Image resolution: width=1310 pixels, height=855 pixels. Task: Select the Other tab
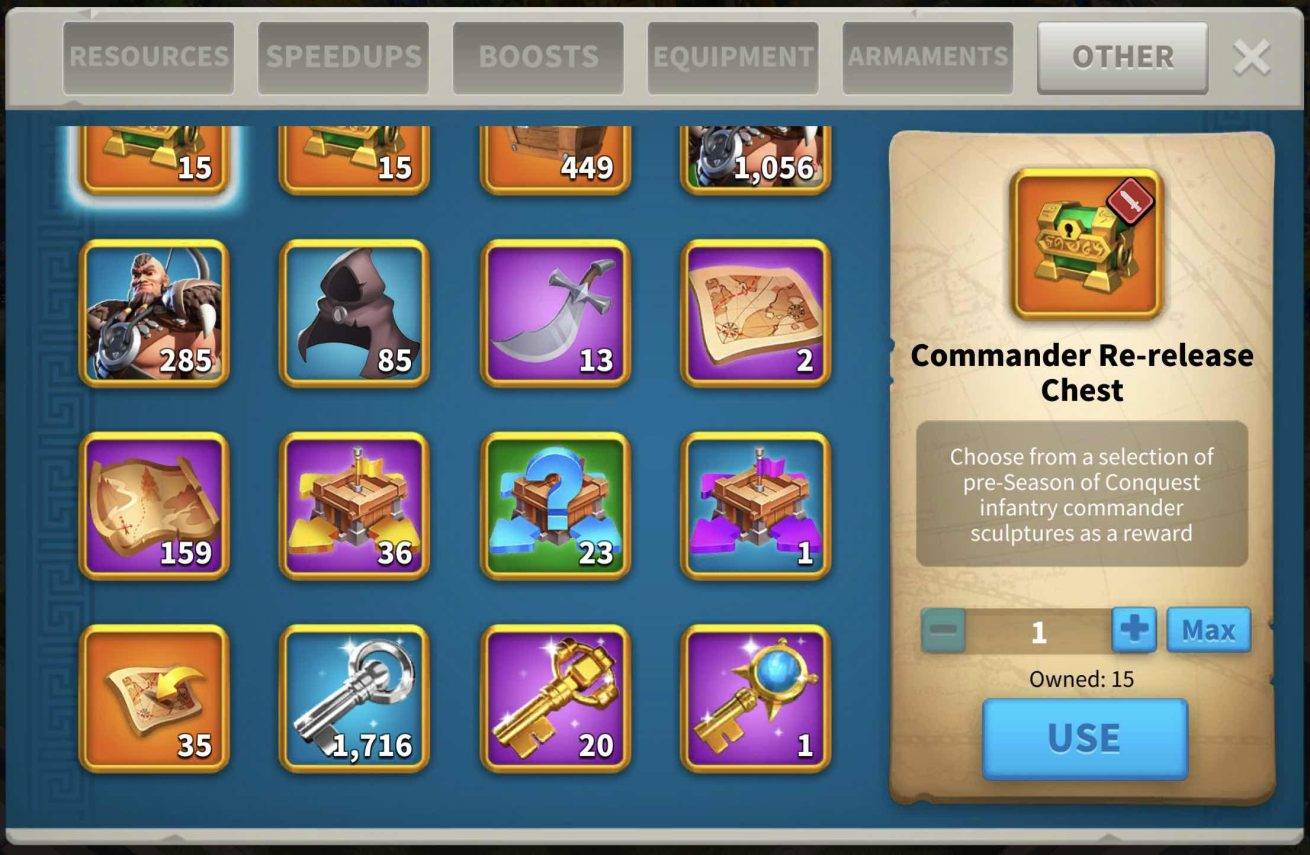click(x=1122, y=57)
